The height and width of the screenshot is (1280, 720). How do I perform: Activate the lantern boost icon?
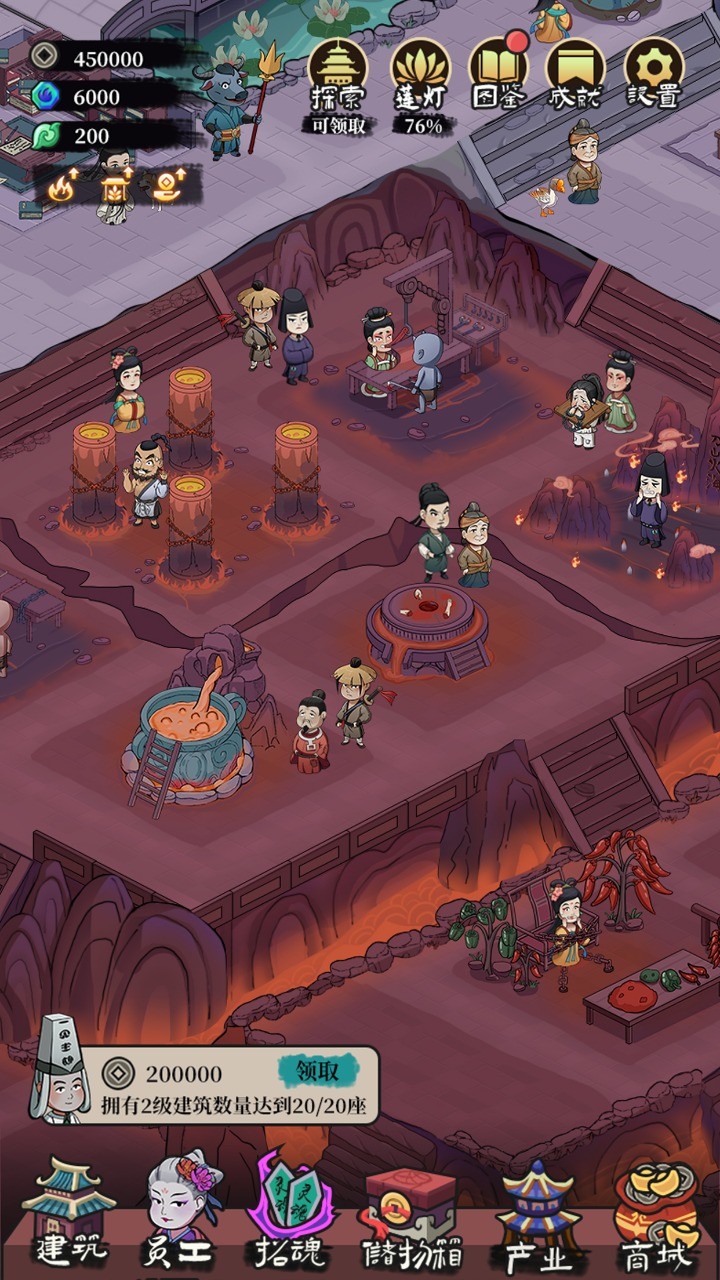pos(117,188)
